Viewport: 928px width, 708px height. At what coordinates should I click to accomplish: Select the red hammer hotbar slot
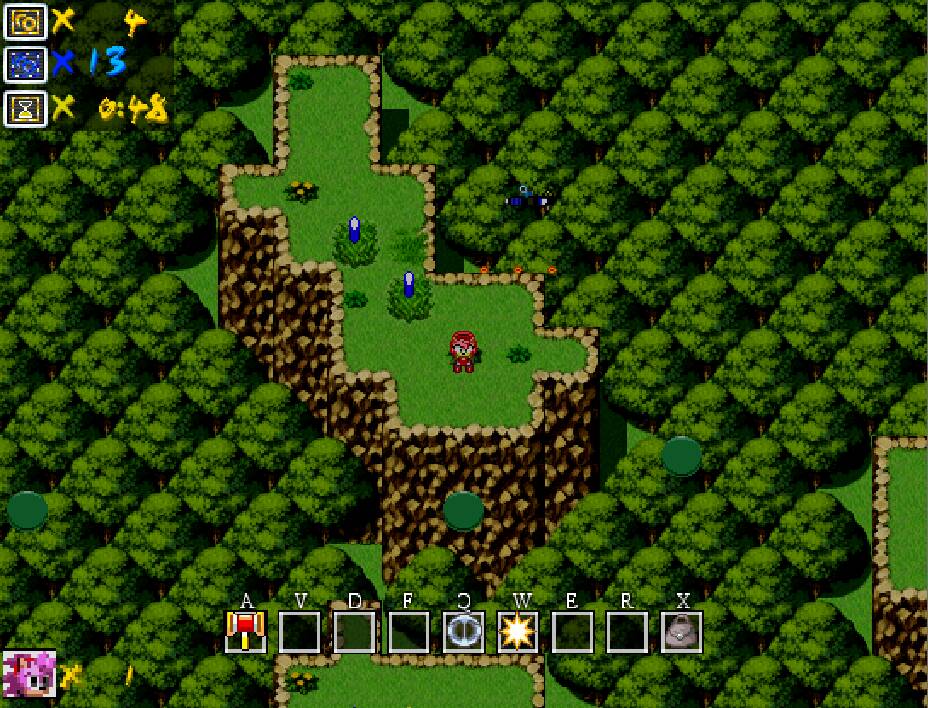[245, 631]
